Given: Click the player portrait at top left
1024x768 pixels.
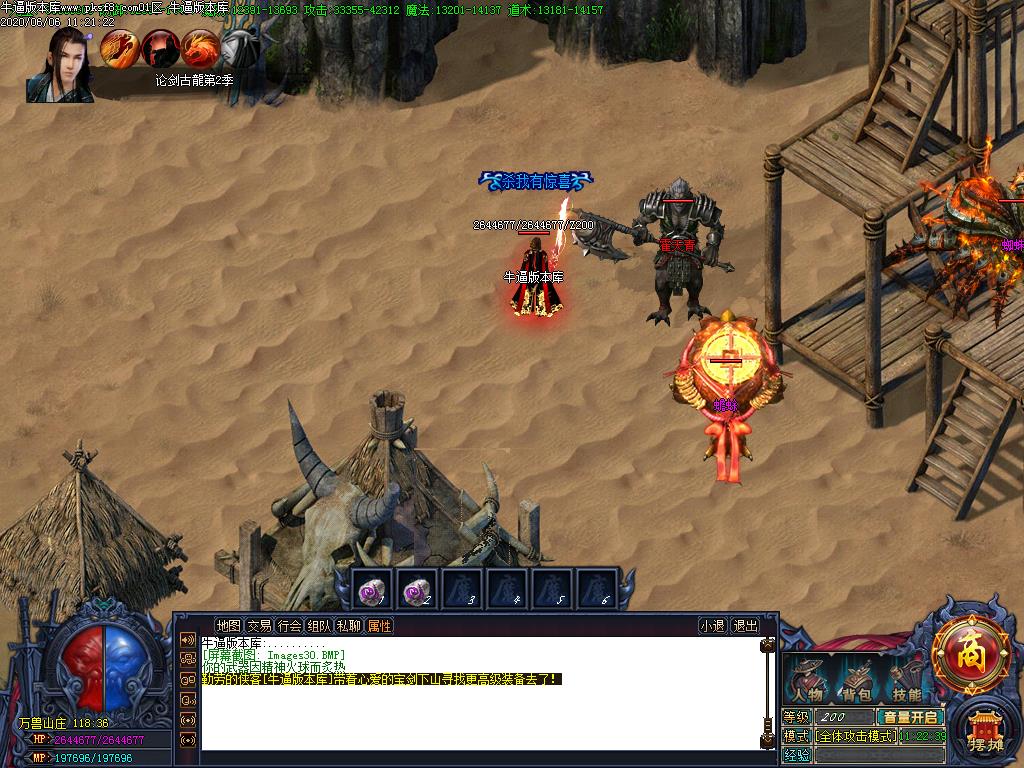Looking at the screenshot, I should click(x=61, y=65).
